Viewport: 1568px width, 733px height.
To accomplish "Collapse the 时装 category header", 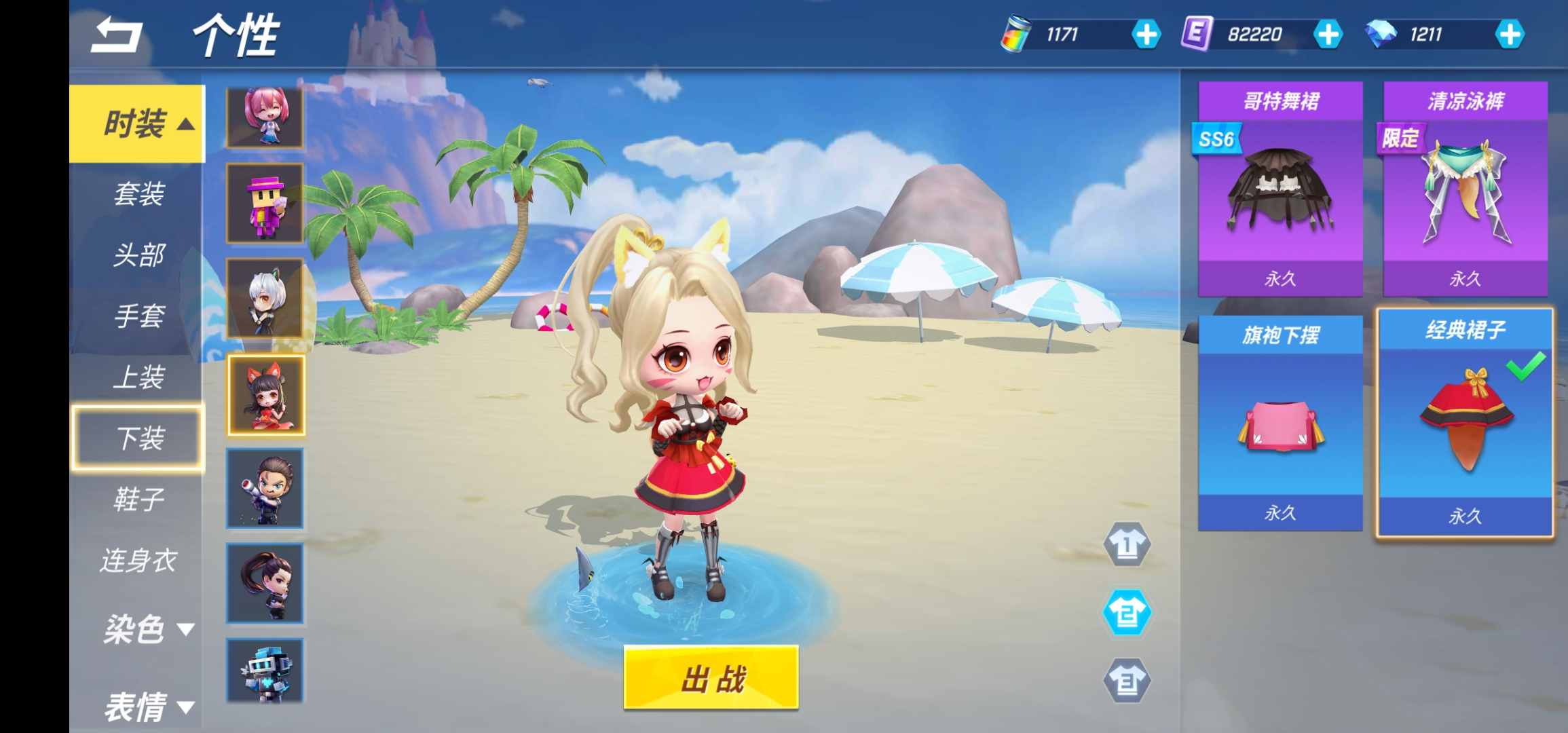I will point(138,124).
